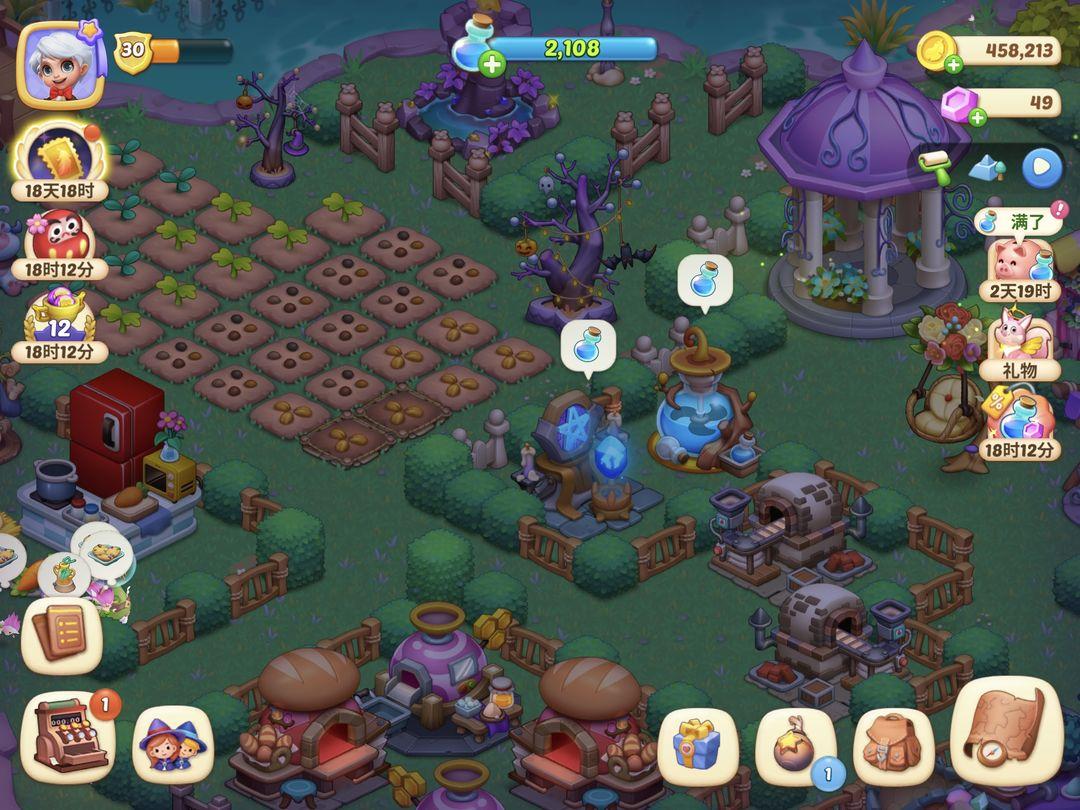This screenshot has width=1080, height=810.
Task: Open the discounted potion sale offer
Action: pos(1020,417)
